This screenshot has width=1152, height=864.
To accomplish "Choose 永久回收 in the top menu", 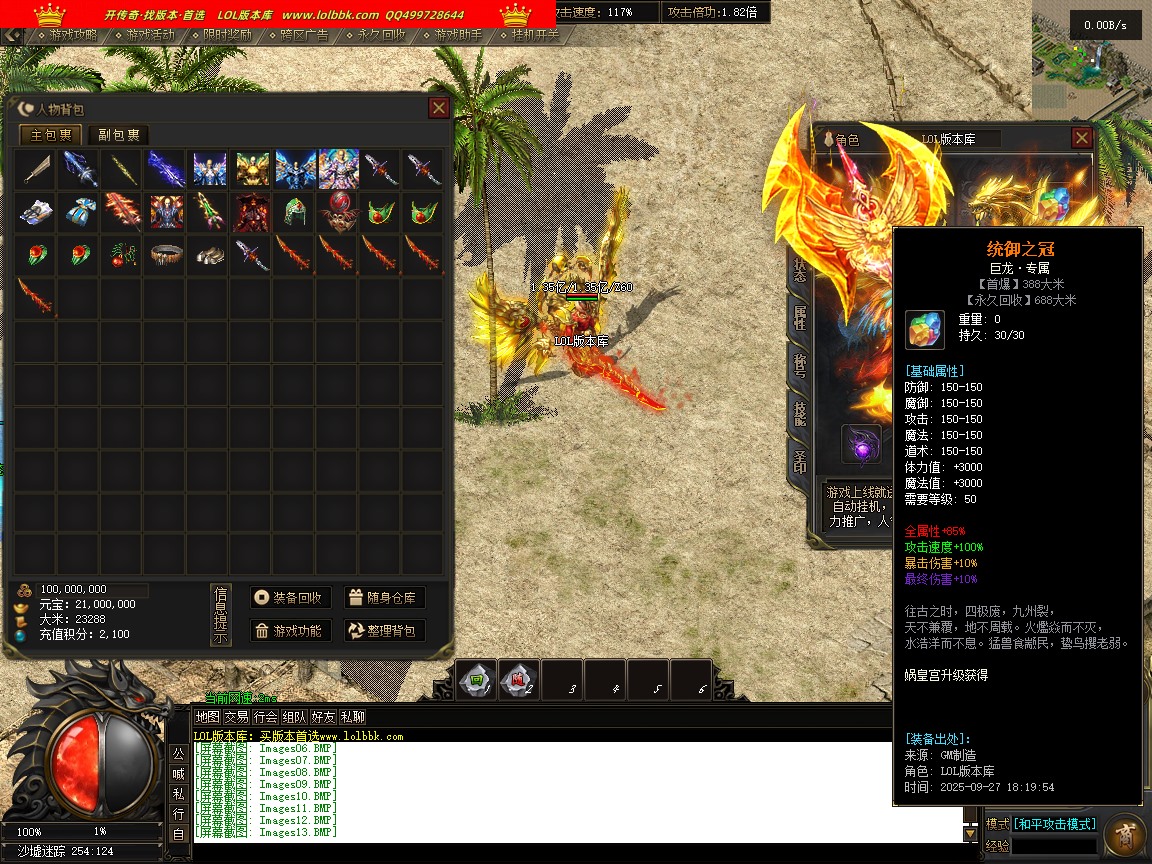I will coord(376,35).
